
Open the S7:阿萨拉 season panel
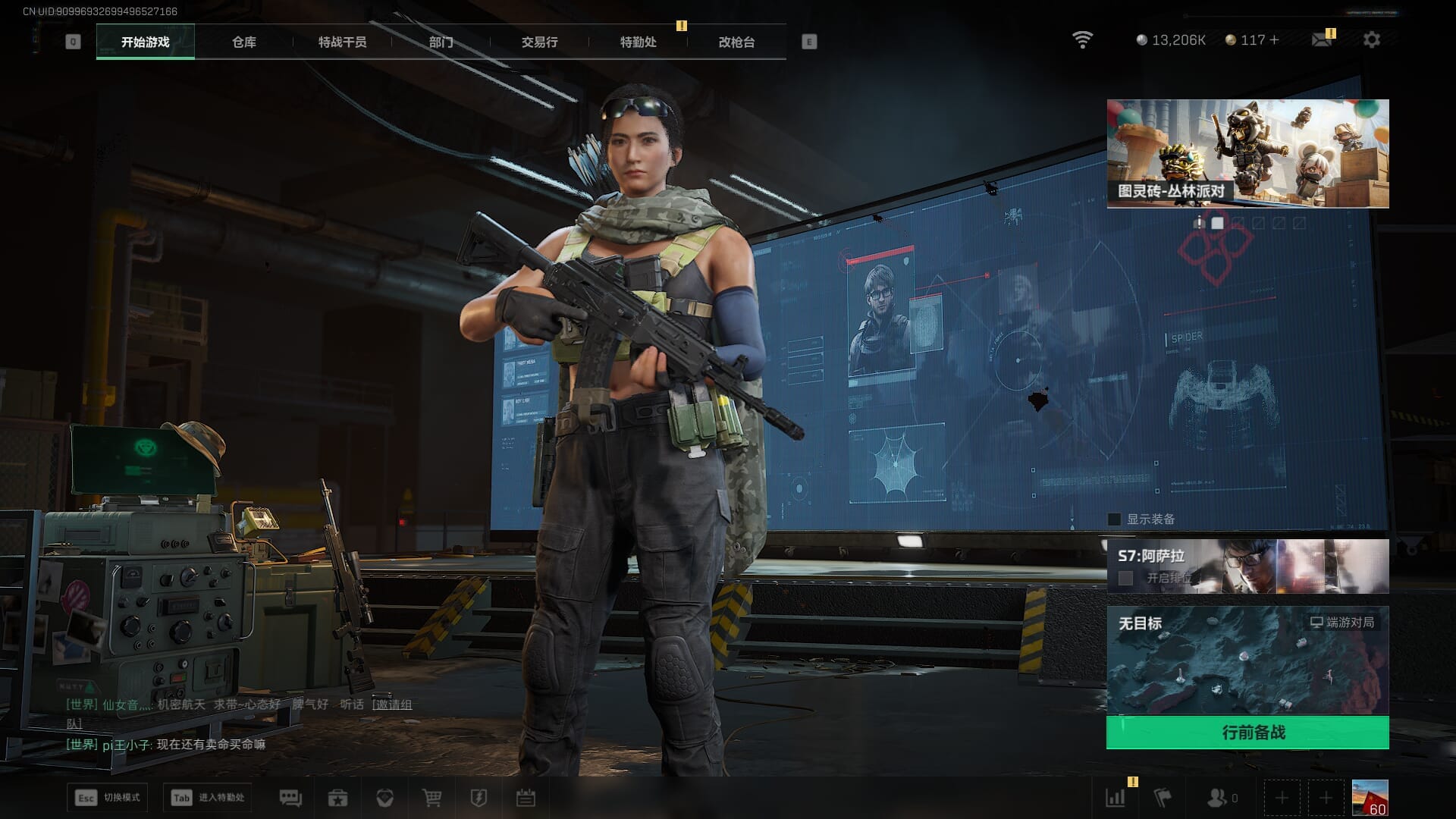click(1247, 566)
